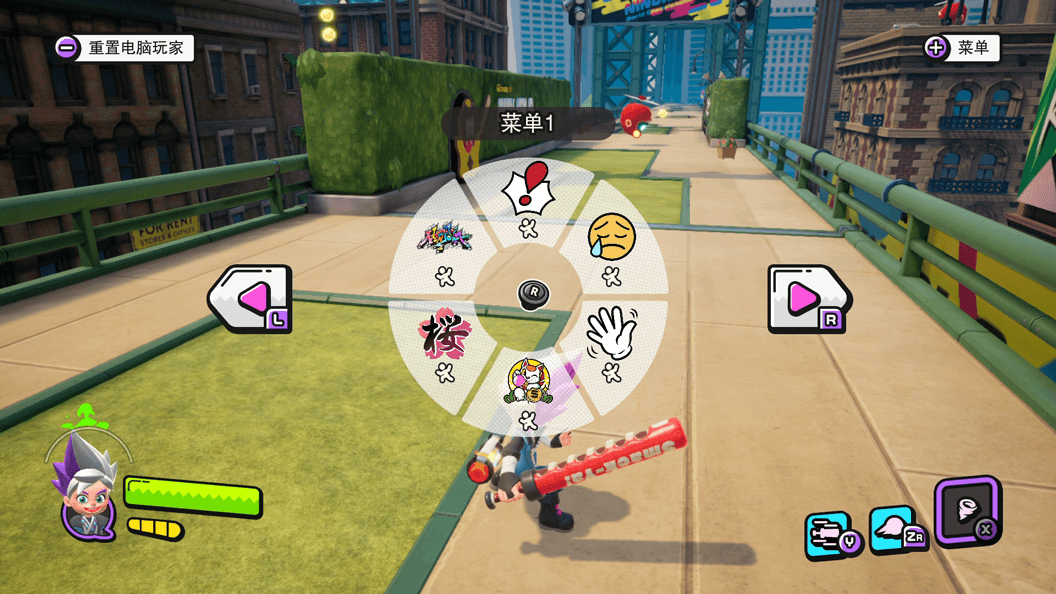
Task: Activate the purple tornado special ability
Action: coord(967,511)
